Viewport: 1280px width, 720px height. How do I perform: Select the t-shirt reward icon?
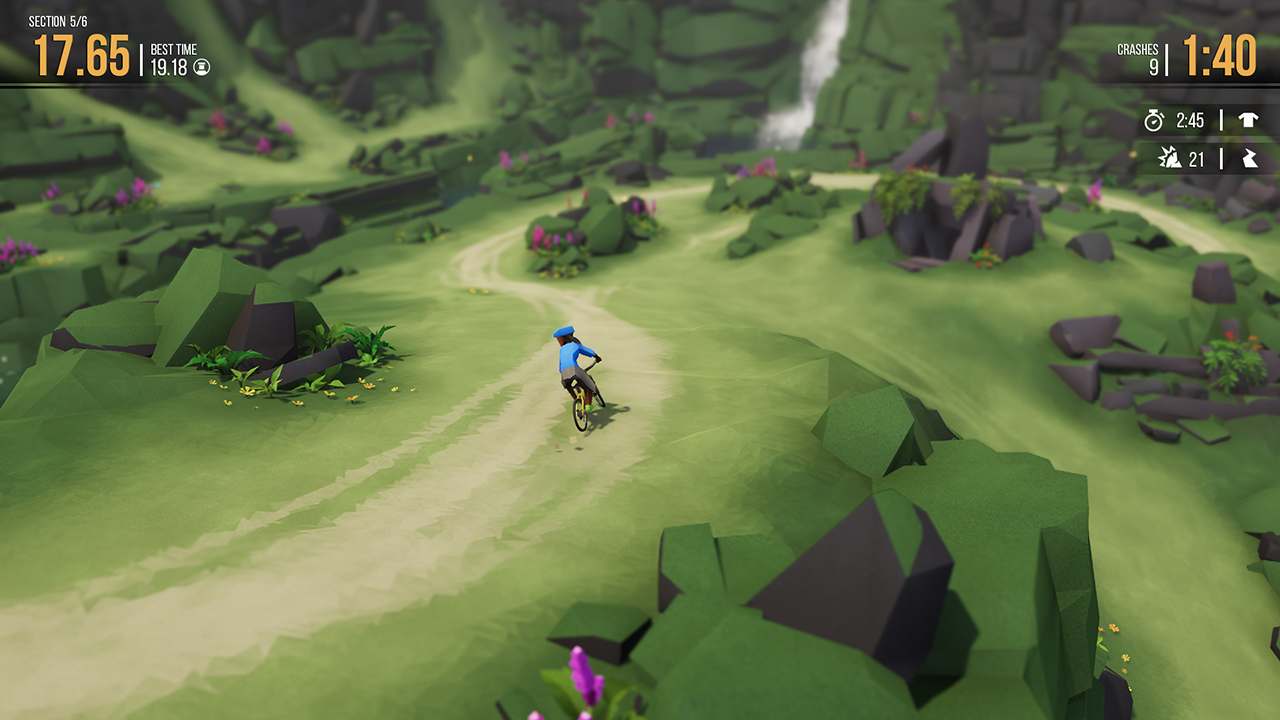1248,121
